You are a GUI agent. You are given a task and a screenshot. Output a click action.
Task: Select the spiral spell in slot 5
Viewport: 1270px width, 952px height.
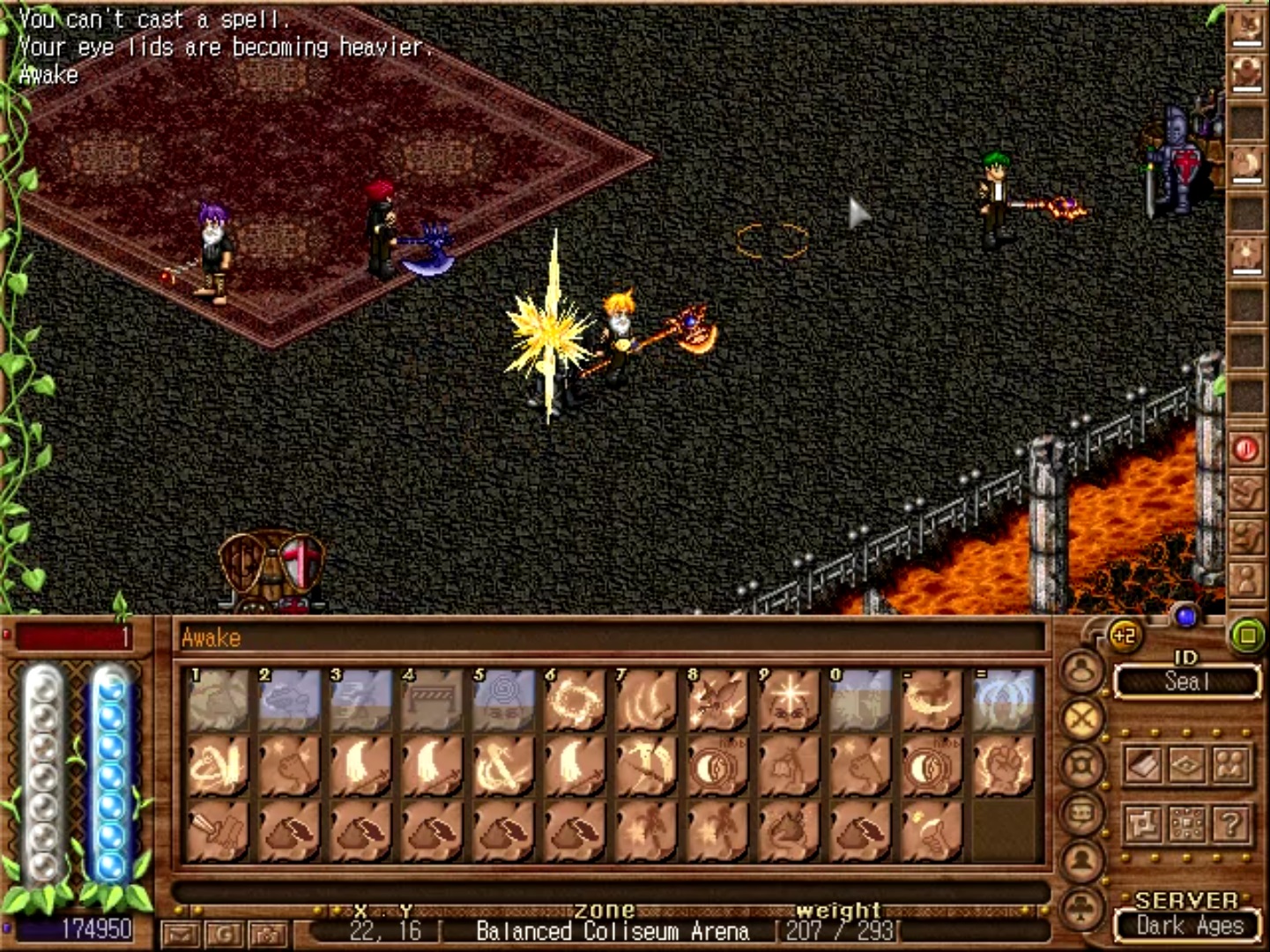503,702
